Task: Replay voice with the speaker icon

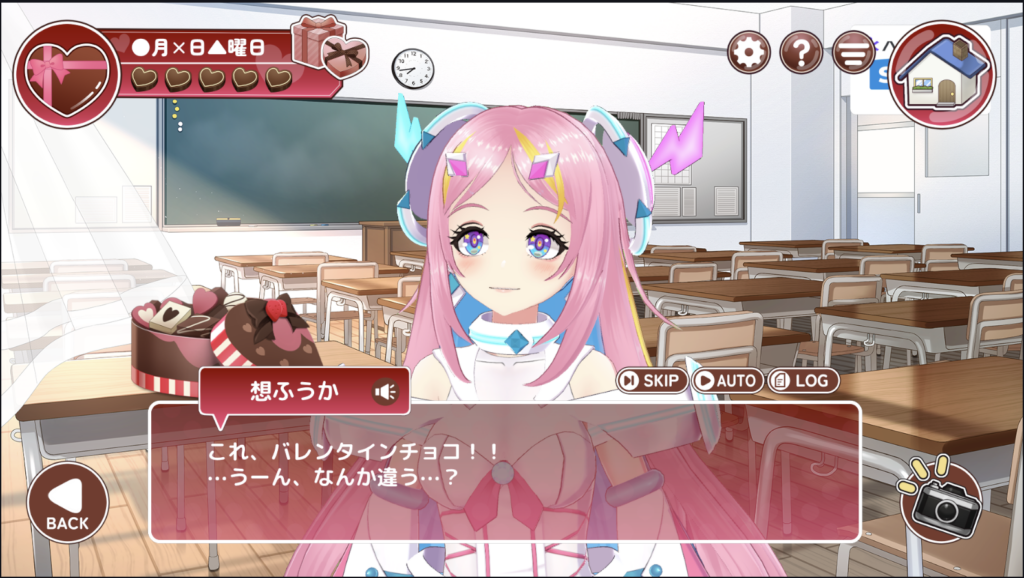Action: [385, 392]
